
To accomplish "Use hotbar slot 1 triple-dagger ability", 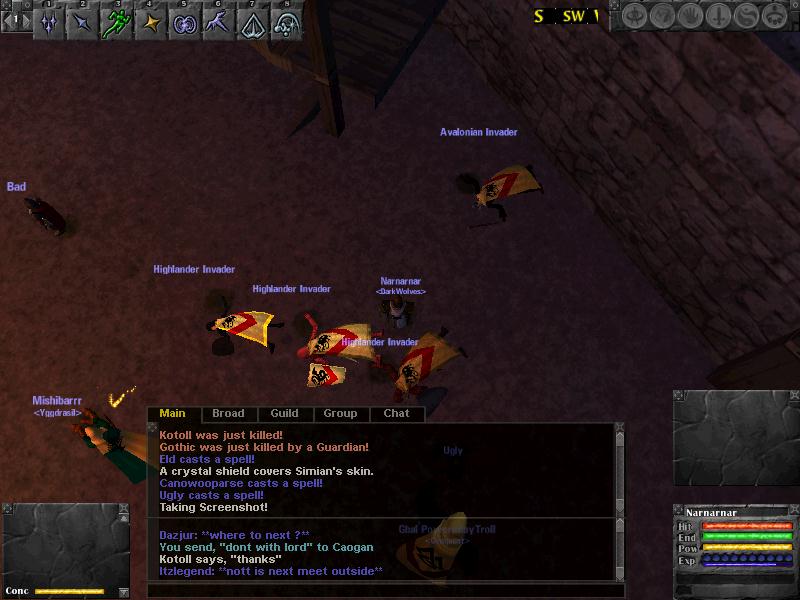I will point(49,23).
